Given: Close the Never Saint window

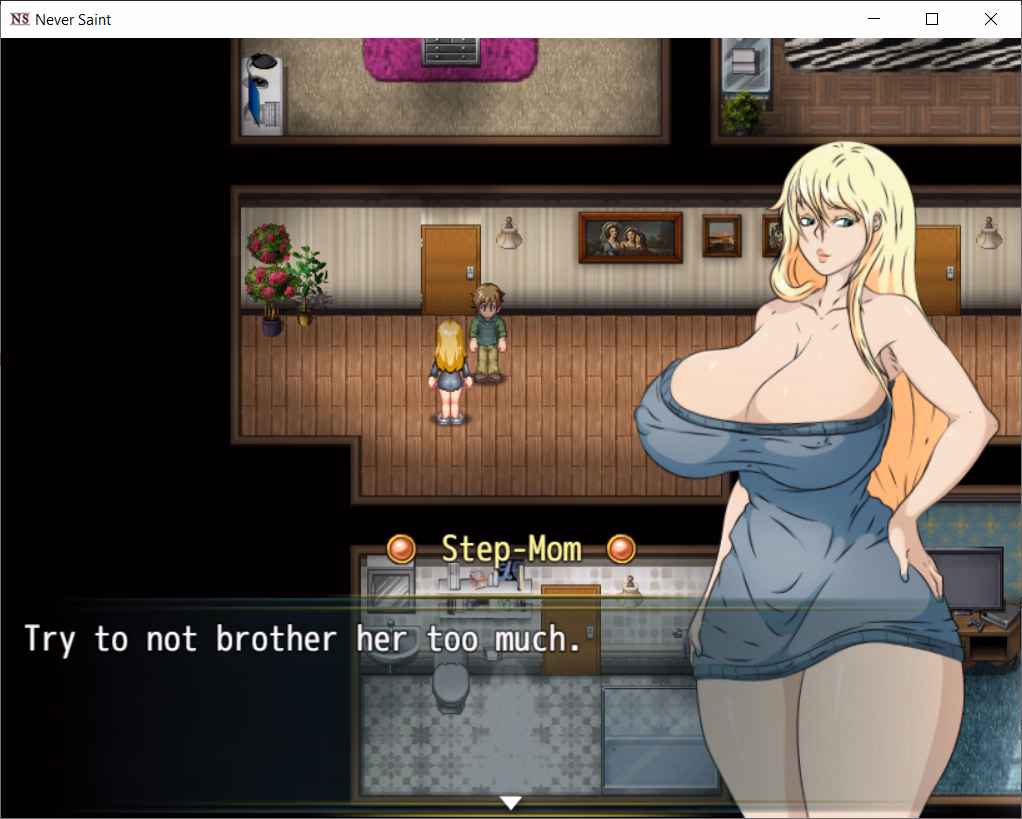Looking at the screenshot, I should click(990, 19).
